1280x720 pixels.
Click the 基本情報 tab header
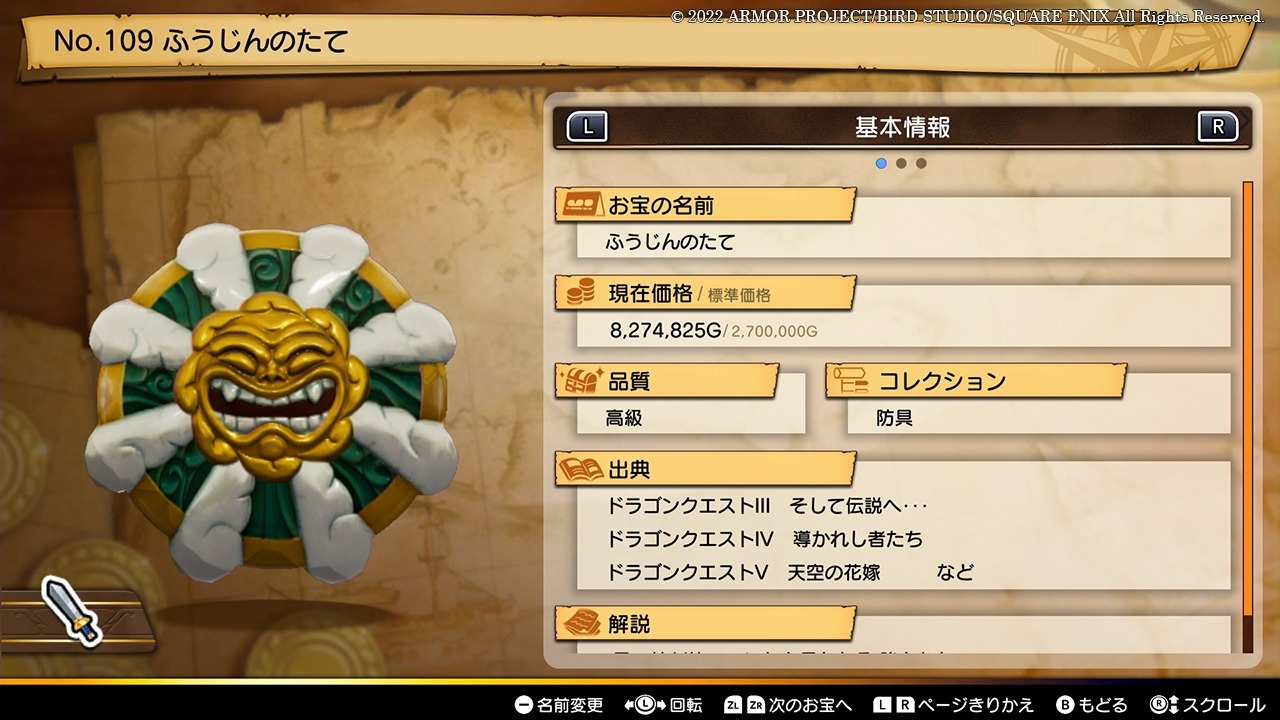900,126
